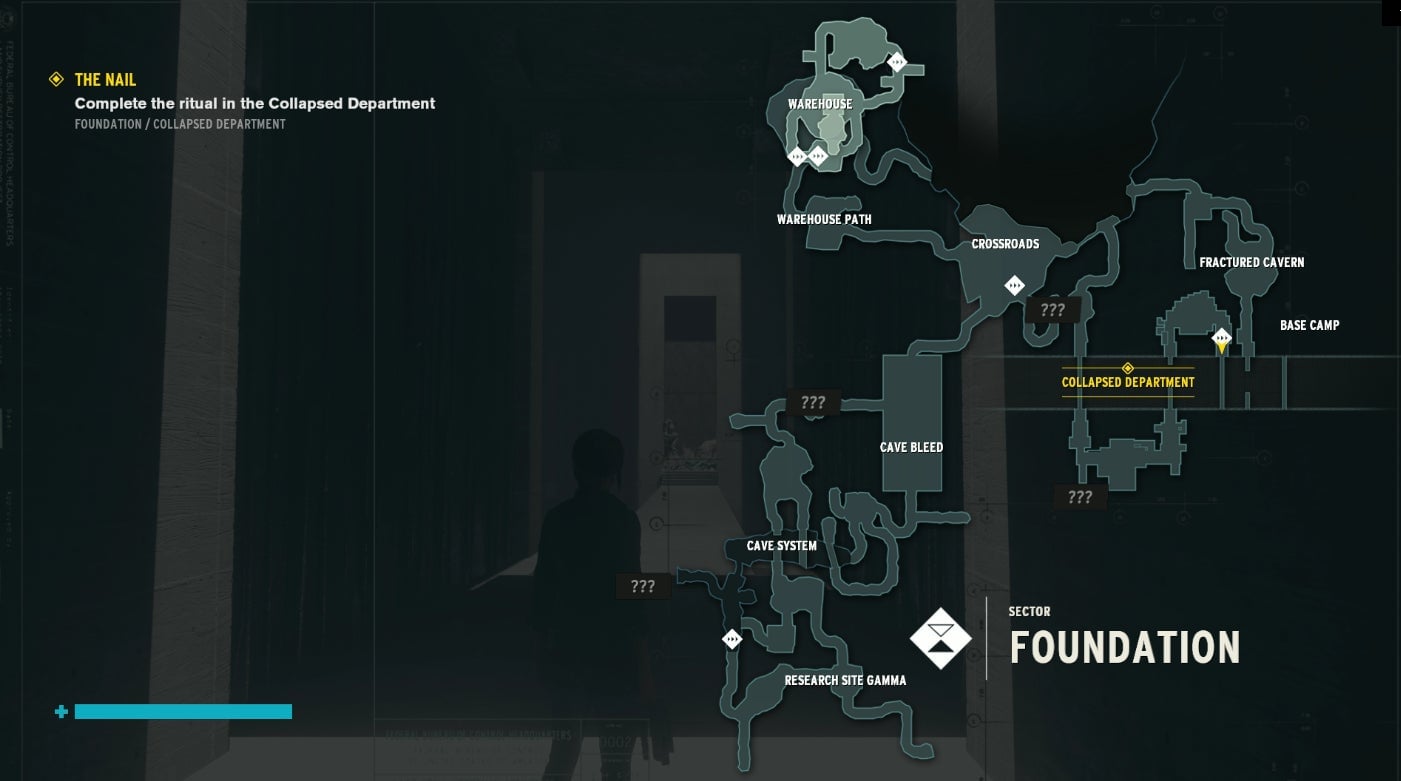The image size is (1401, 781).
Task: Click the blue health bar at bottom left
Action: click(184, 711)
